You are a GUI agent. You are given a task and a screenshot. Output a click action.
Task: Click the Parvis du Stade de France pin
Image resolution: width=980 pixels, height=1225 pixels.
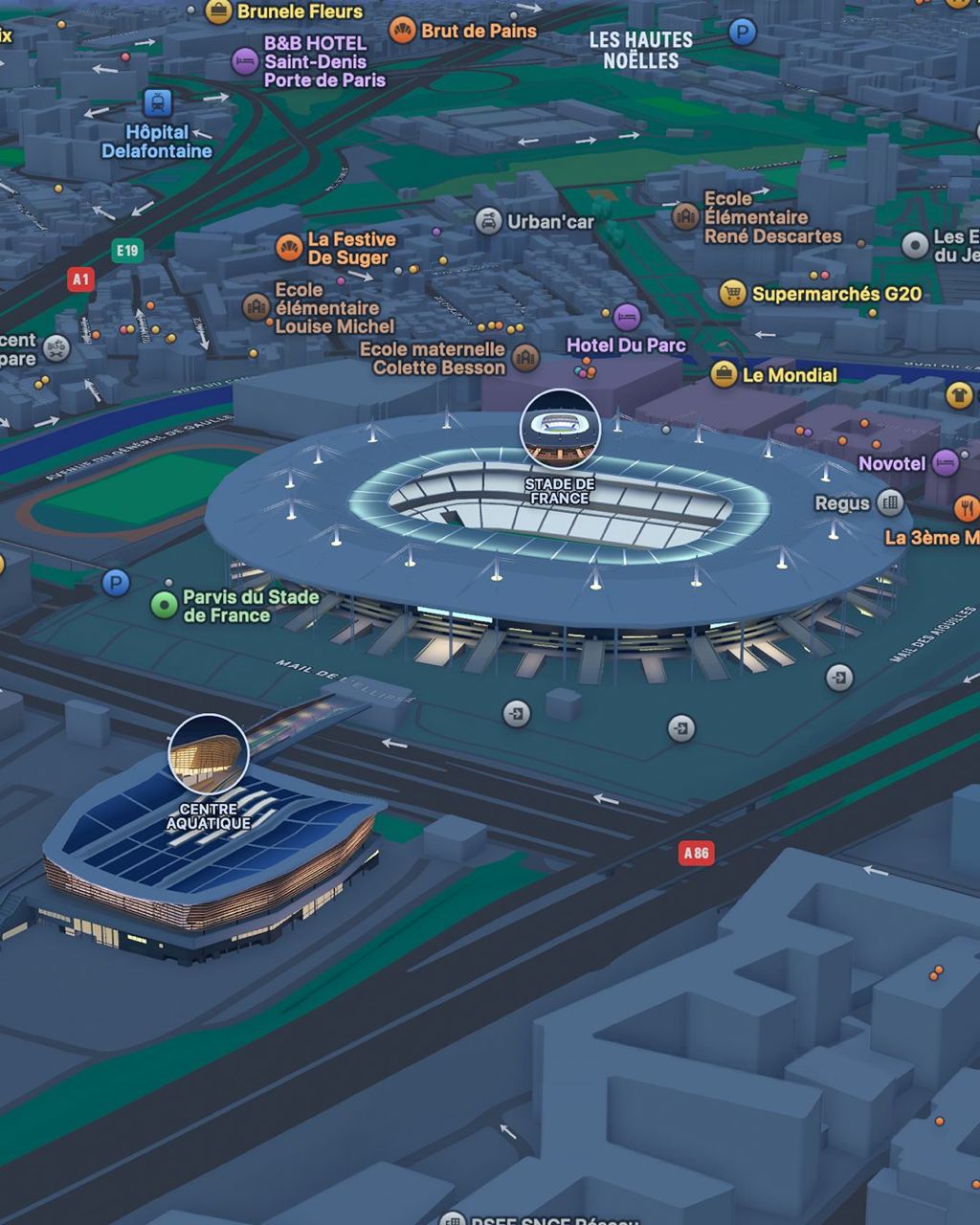click(166, 605)
